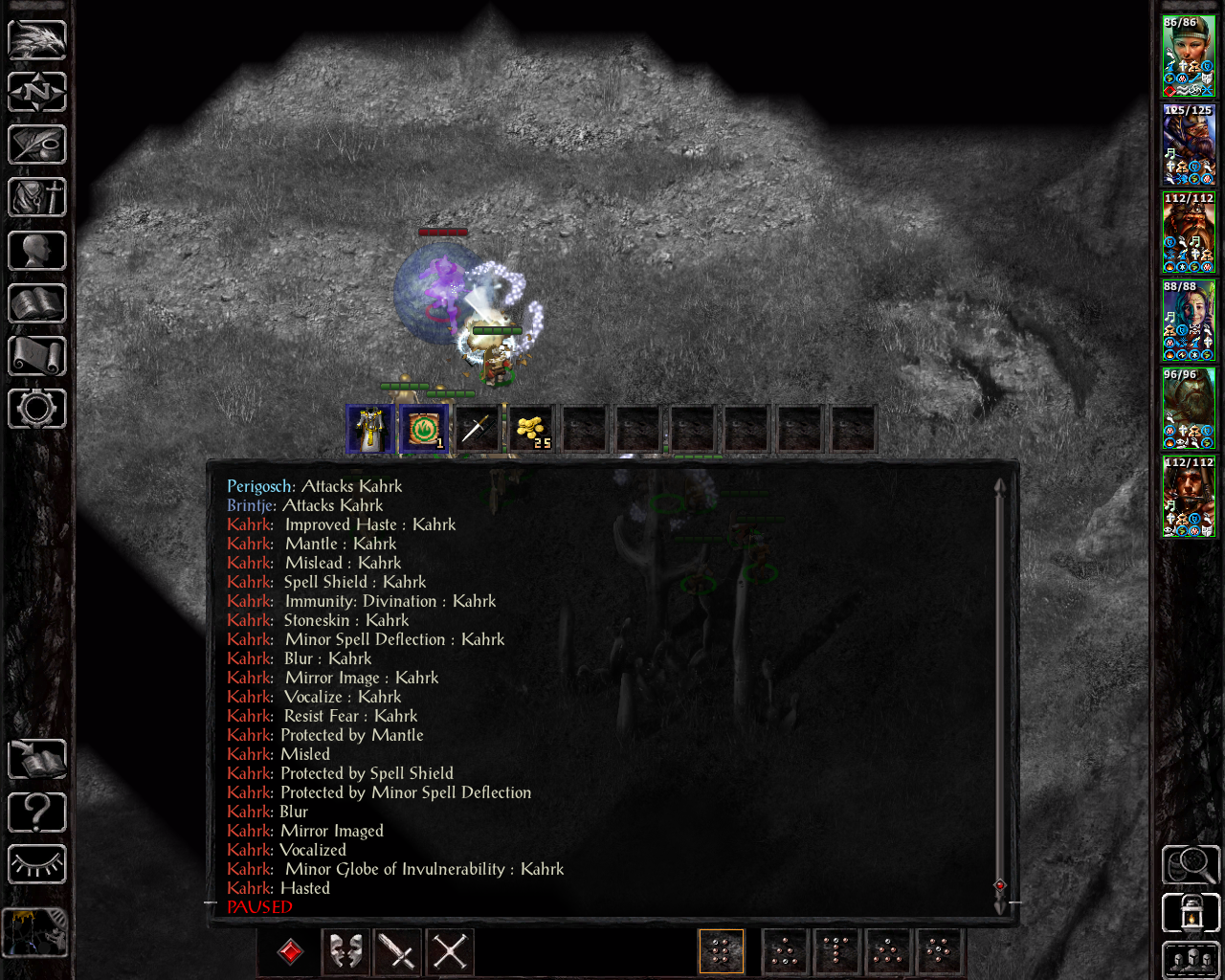Open the mage spellbook icon
The width and height of the screenshot is (1225, 980).
pyautogui.click(x=37, y=303)
